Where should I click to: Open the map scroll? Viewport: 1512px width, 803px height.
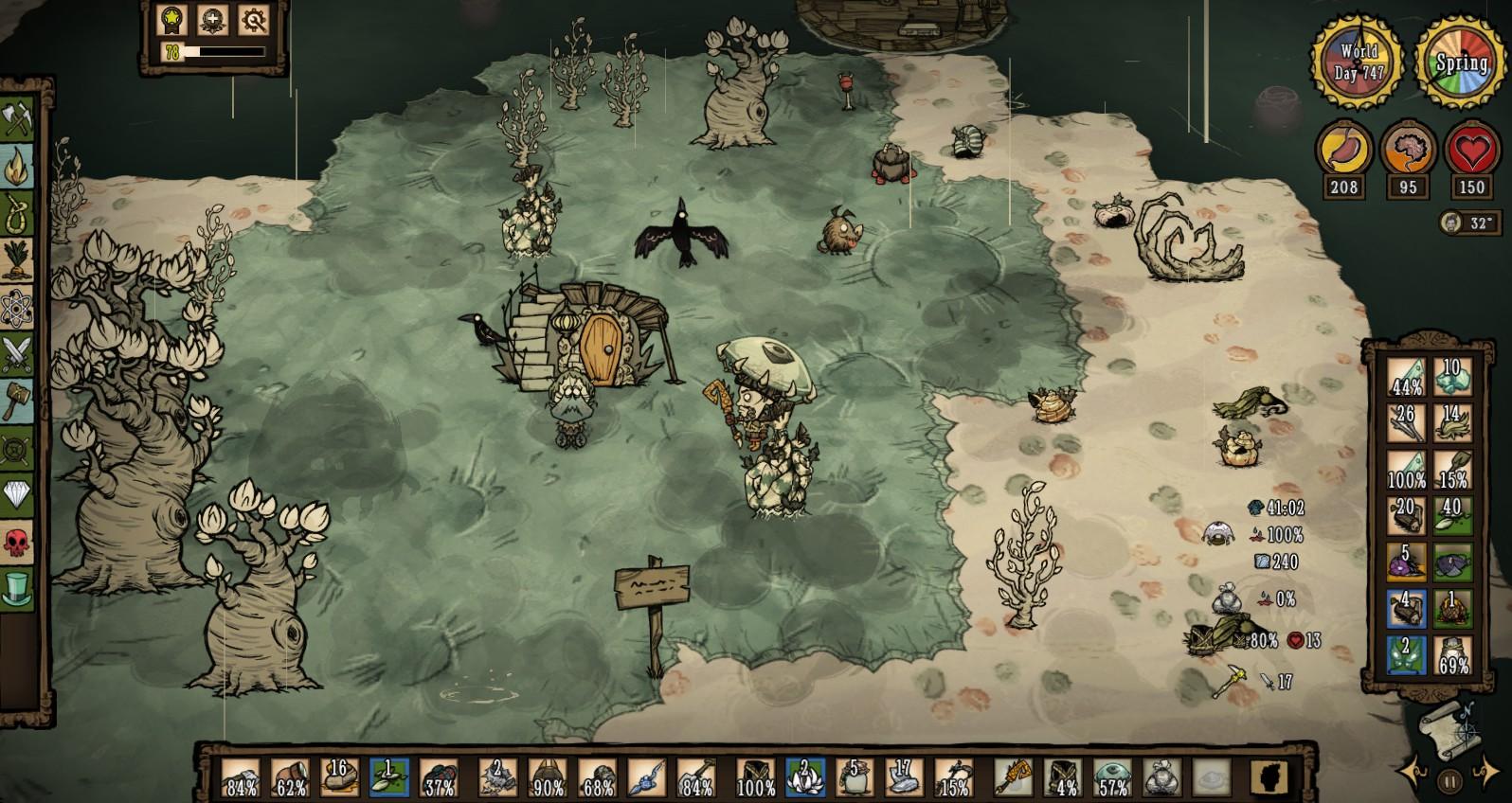tap(1446, 730)
